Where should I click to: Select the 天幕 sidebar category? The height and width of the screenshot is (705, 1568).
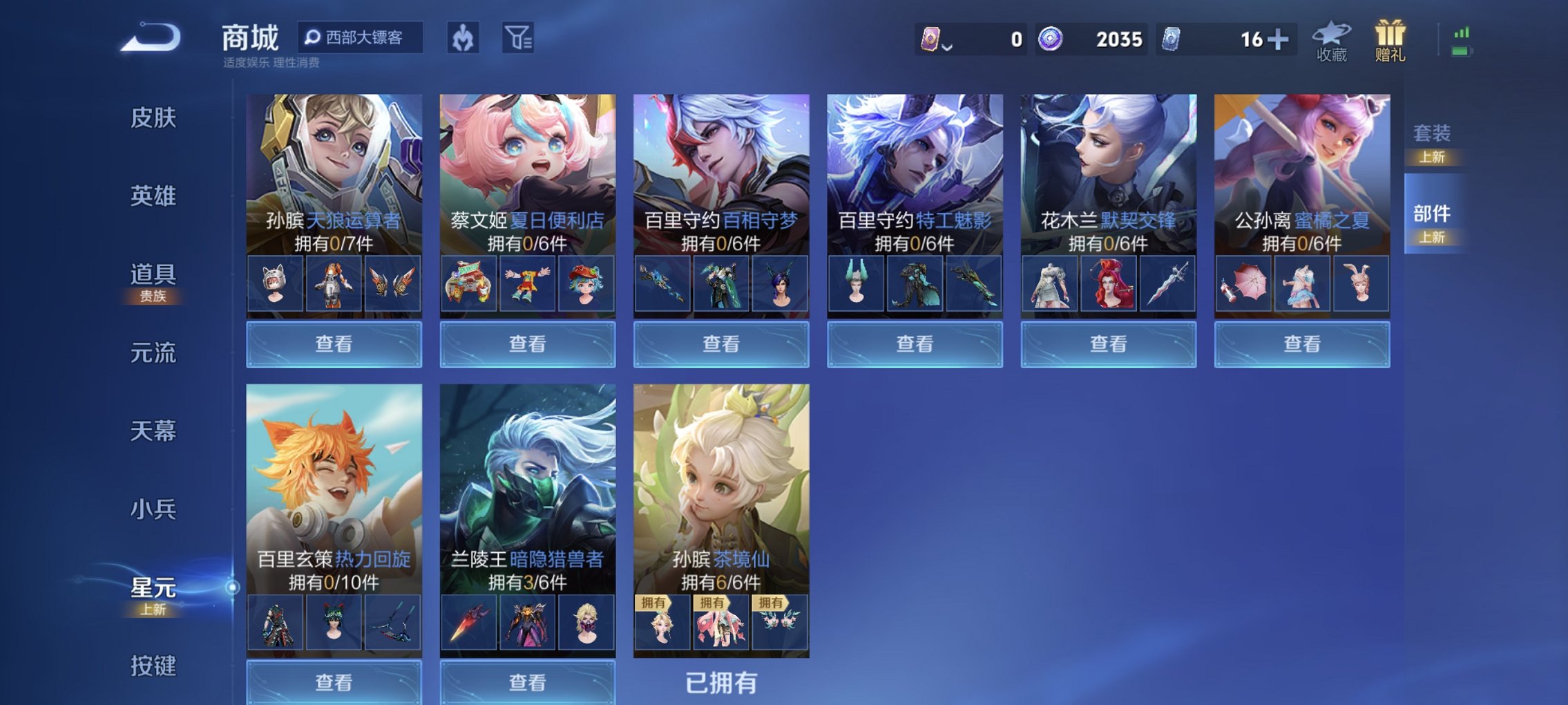[x=153, y=430]
